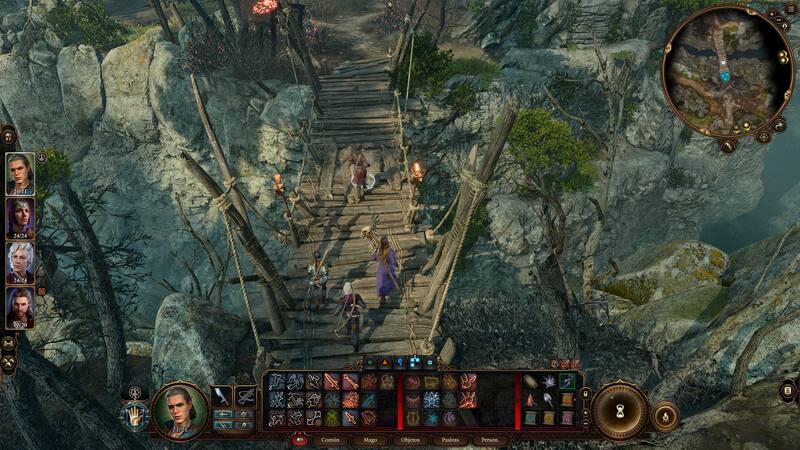
Task: Open the active character's large portrait
Action: point(181,410)
